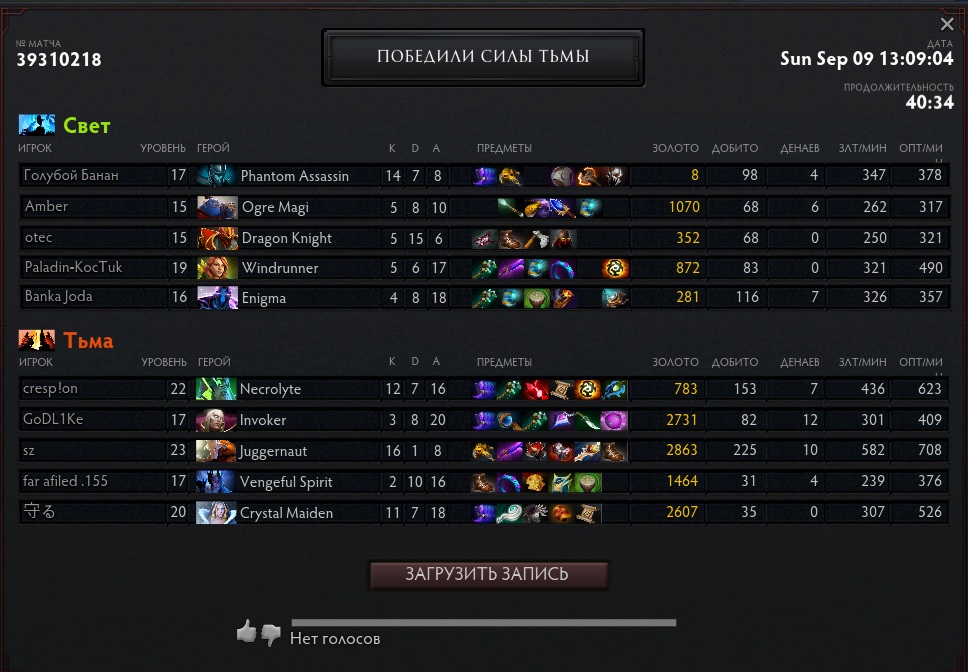Select the Juggernaut hero portrait
This screenshot has height=672, width=968.
click(216, 451)
